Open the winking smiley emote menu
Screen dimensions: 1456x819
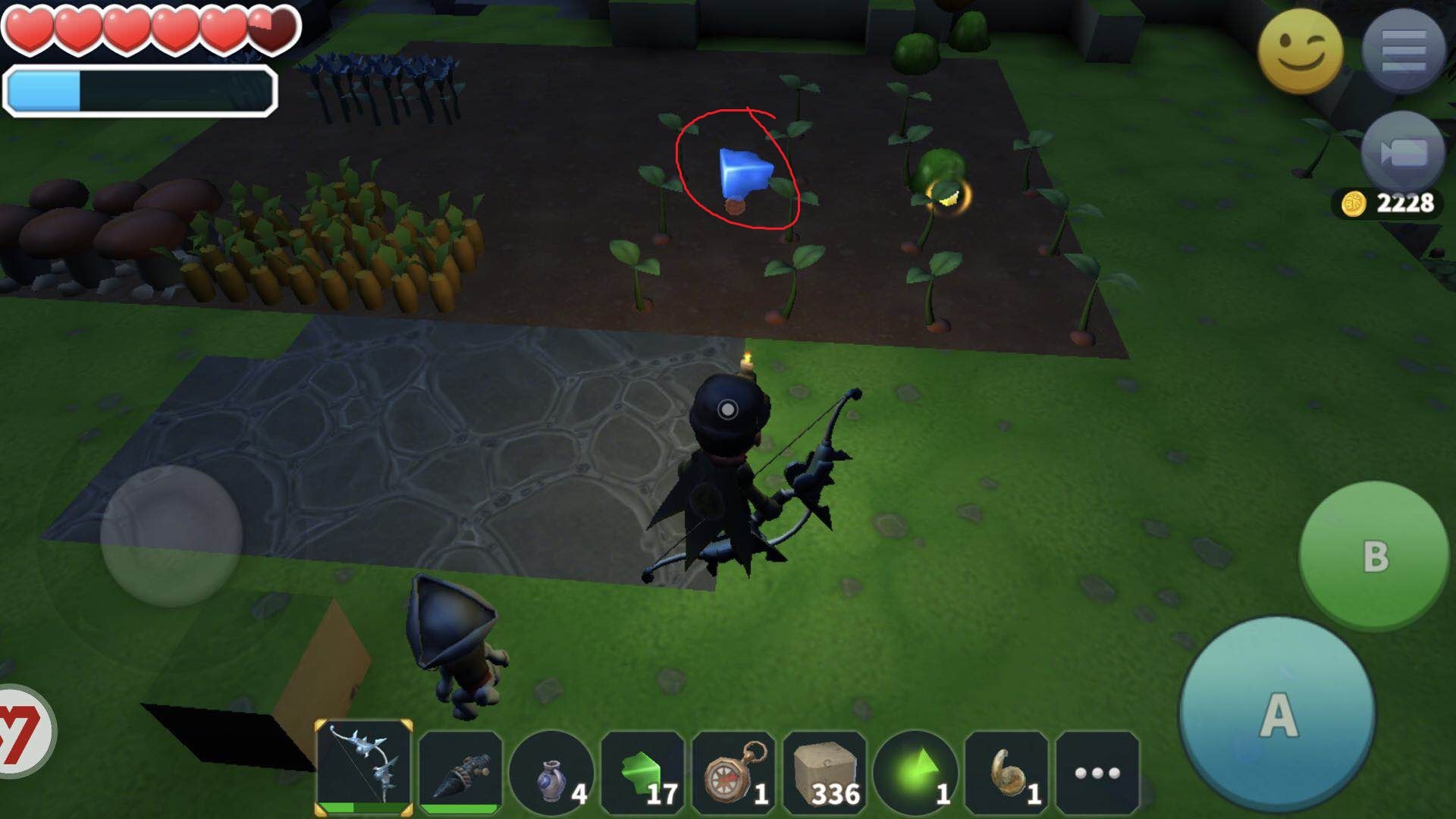[x=1300, y=52]
